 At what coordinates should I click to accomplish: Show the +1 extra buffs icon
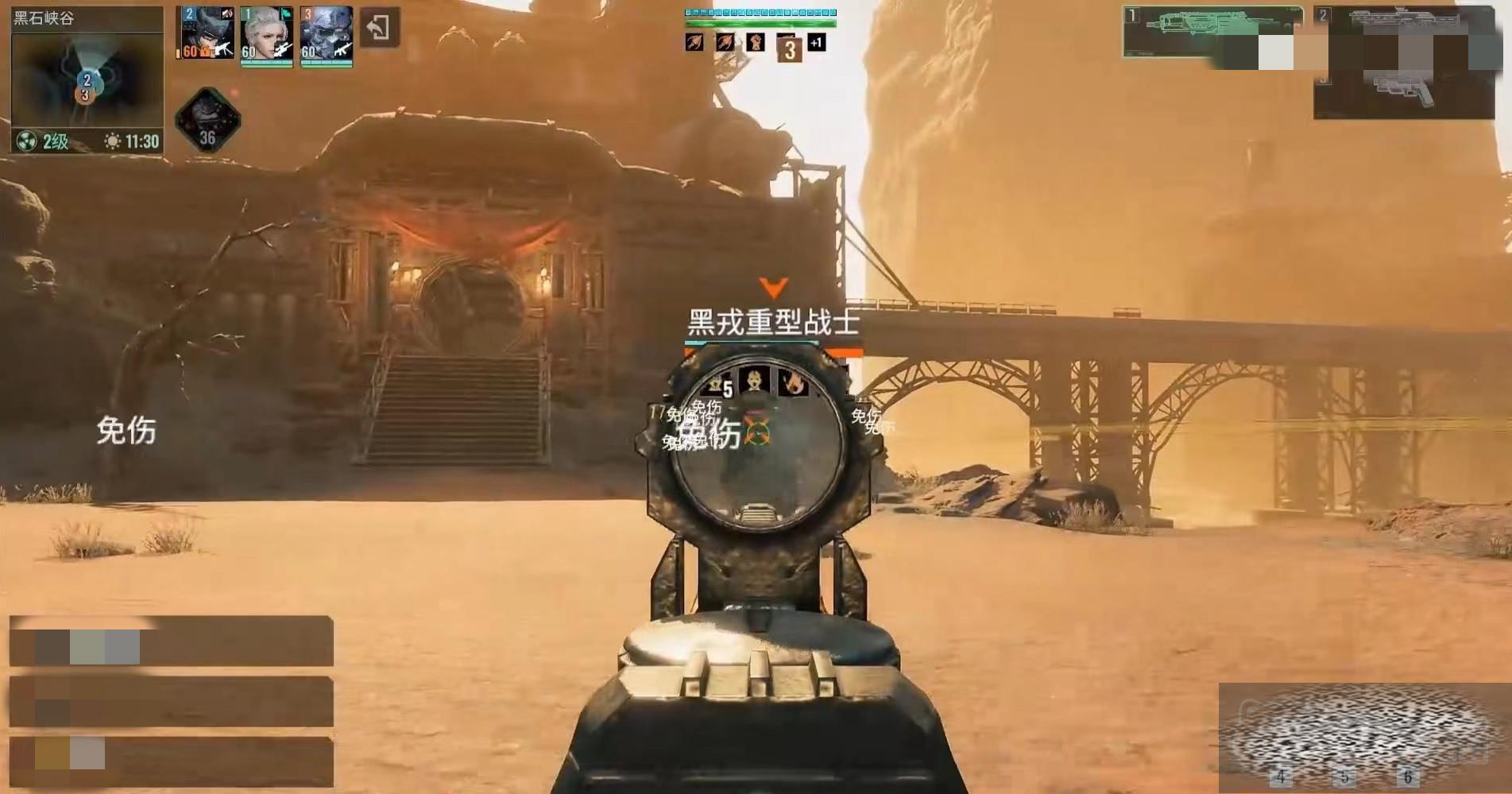click(x=816, y=42)
